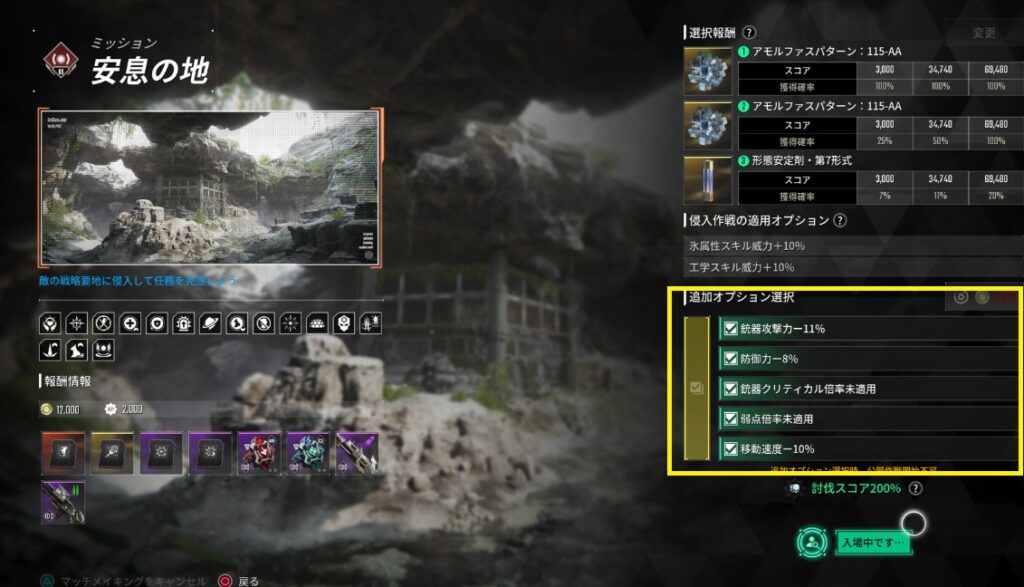Click the ringed planet modifier icon
The image size is (1024, 587).
212,323
